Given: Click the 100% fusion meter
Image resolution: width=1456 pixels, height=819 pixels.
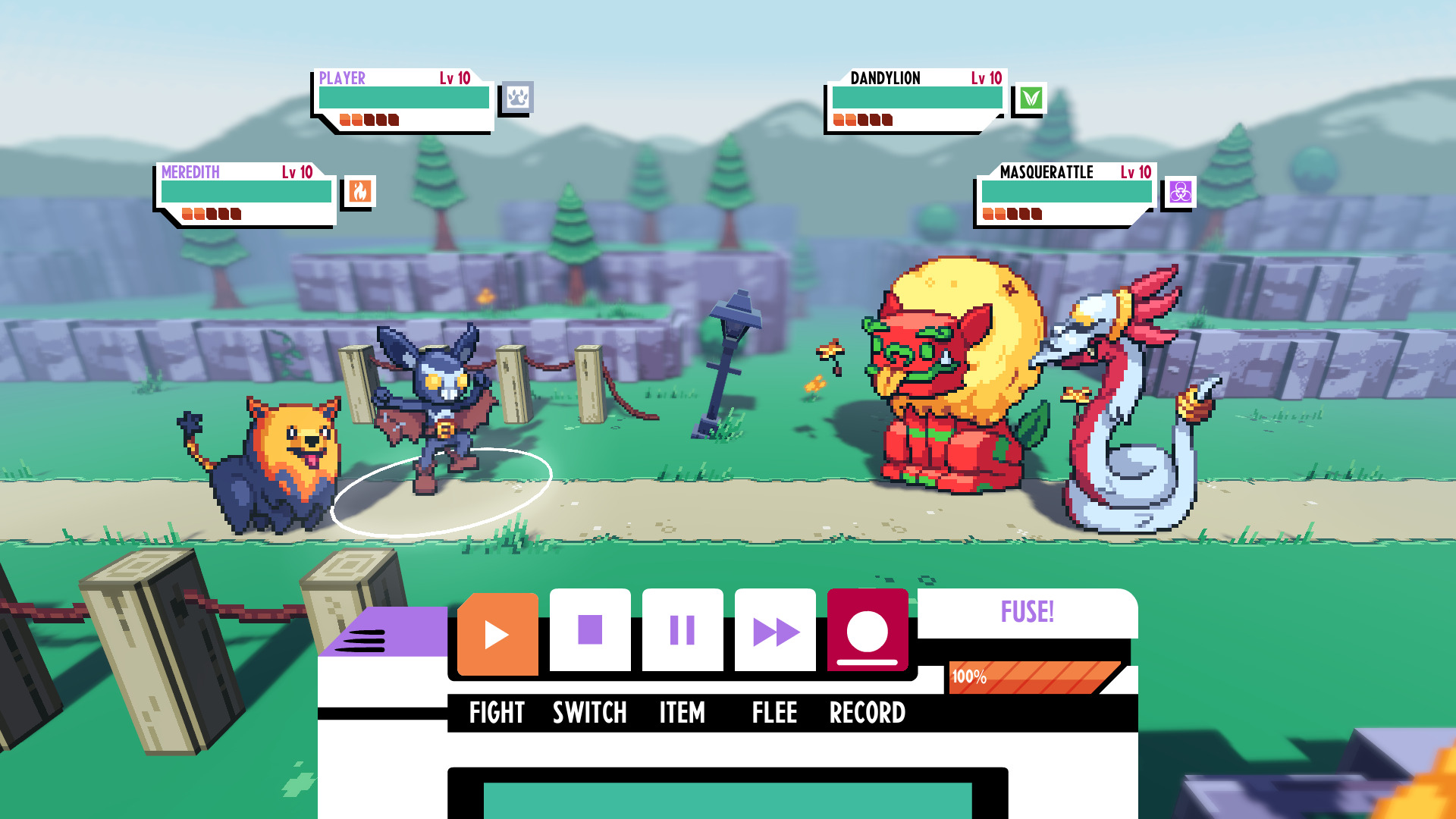Looking at the screenshot, I should click(x=1034, y=677).
